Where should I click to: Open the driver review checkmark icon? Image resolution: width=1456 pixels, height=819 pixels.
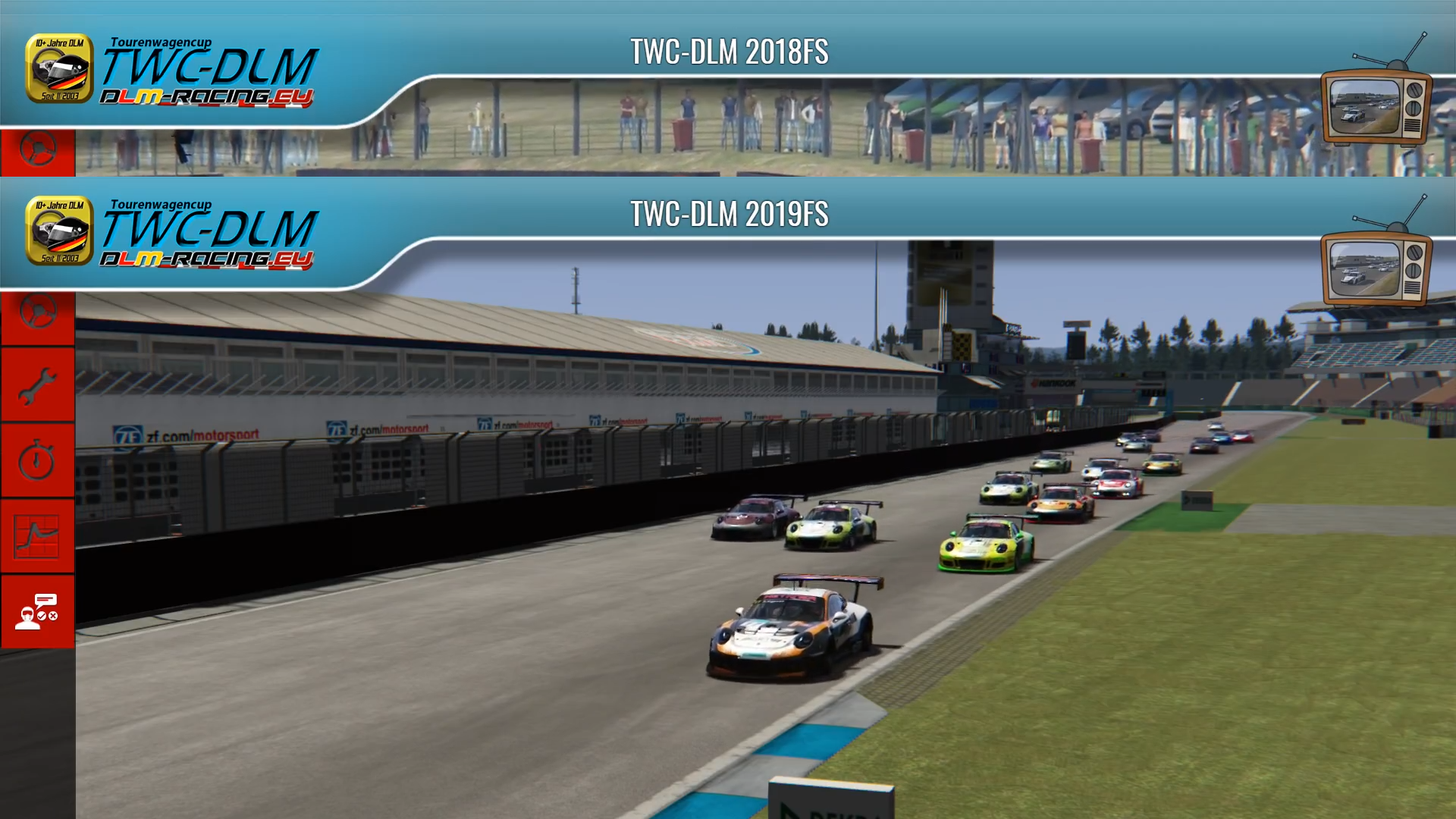click(x=37, y=611)
